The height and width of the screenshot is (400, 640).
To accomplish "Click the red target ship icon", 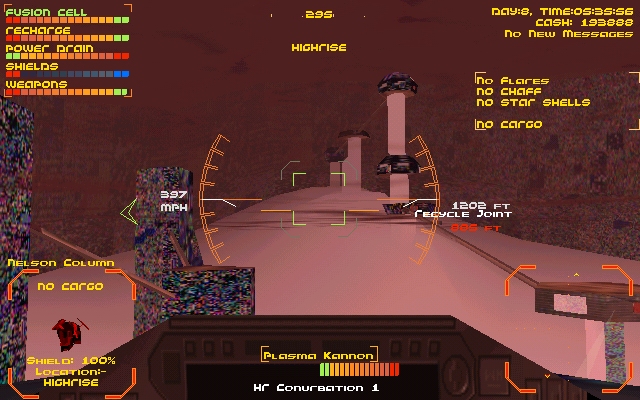I will coord(70,331).
